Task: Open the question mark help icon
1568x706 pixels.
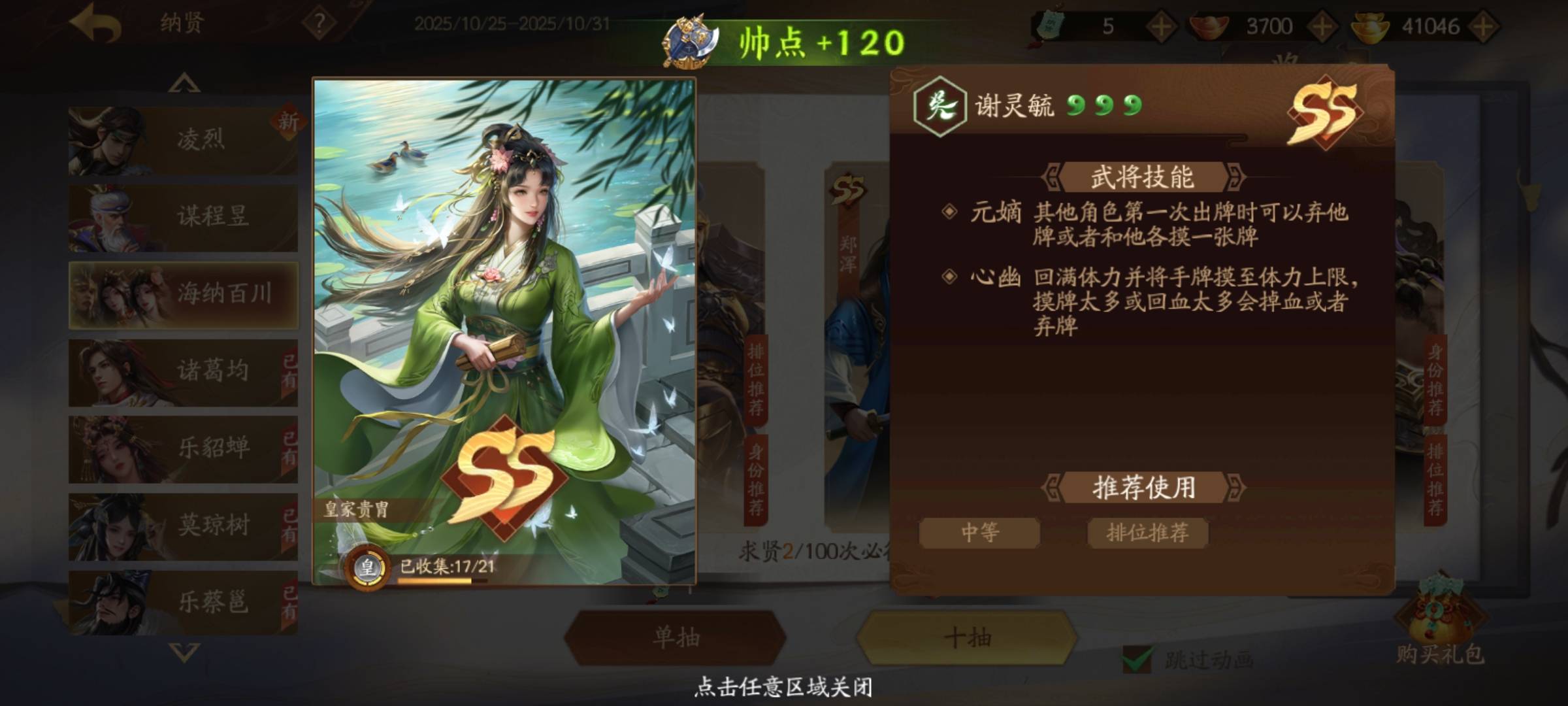Action: click(319, 25)
